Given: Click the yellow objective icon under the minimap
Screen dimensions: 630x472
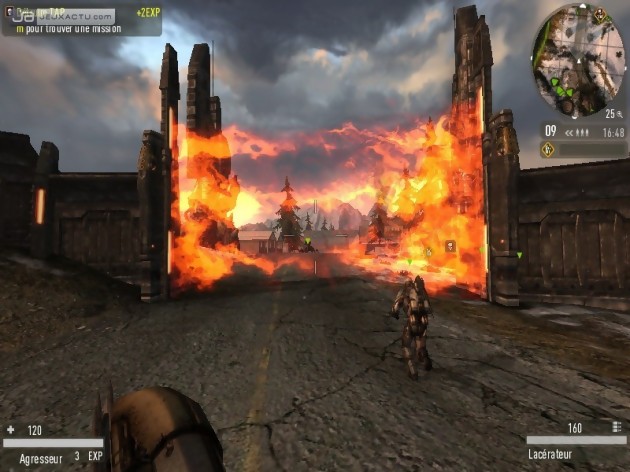Looking at the screenshot, I should pos(548,149).
